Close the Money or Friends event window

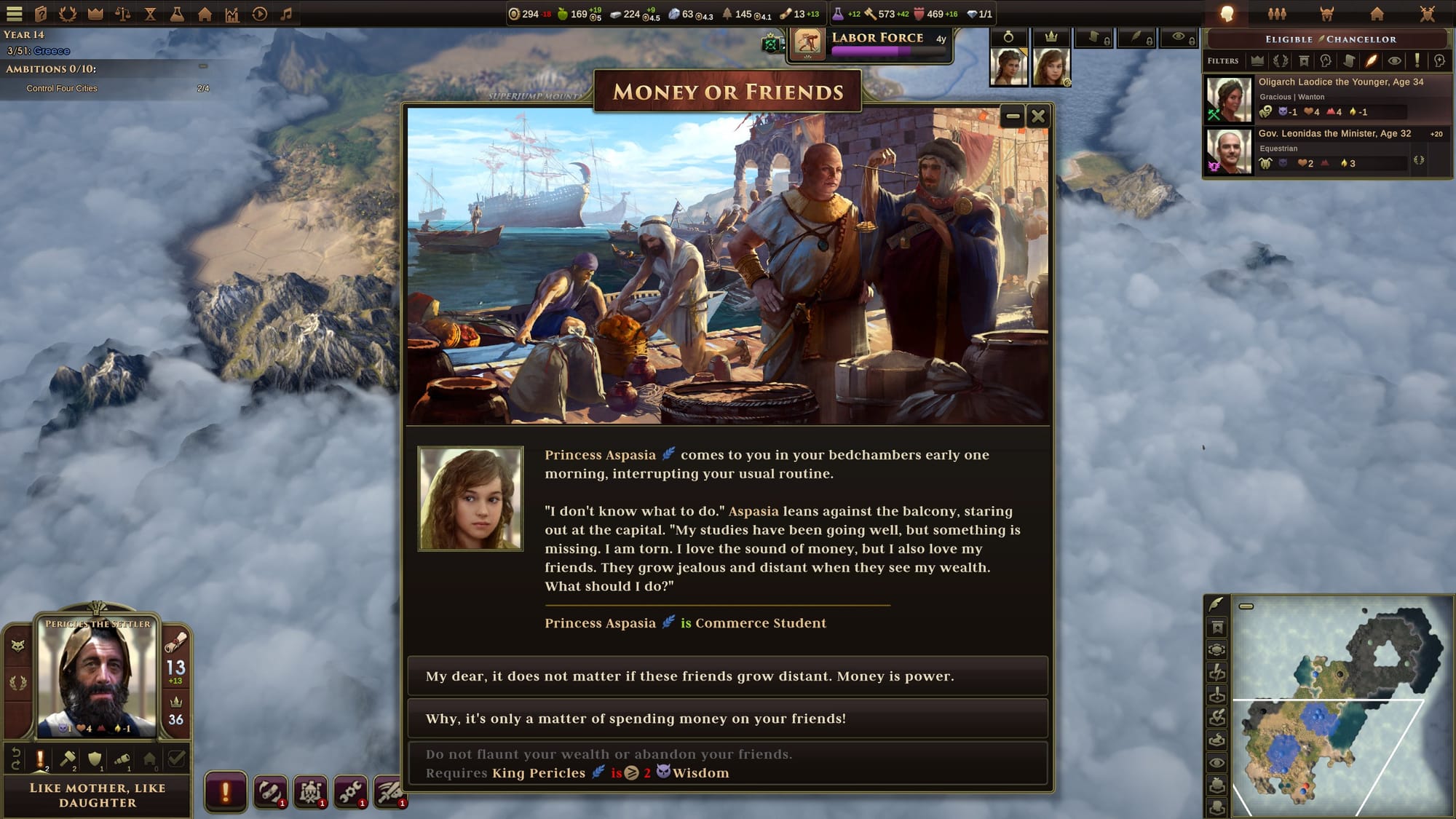pyautogui.click(x=1038, y=116)
